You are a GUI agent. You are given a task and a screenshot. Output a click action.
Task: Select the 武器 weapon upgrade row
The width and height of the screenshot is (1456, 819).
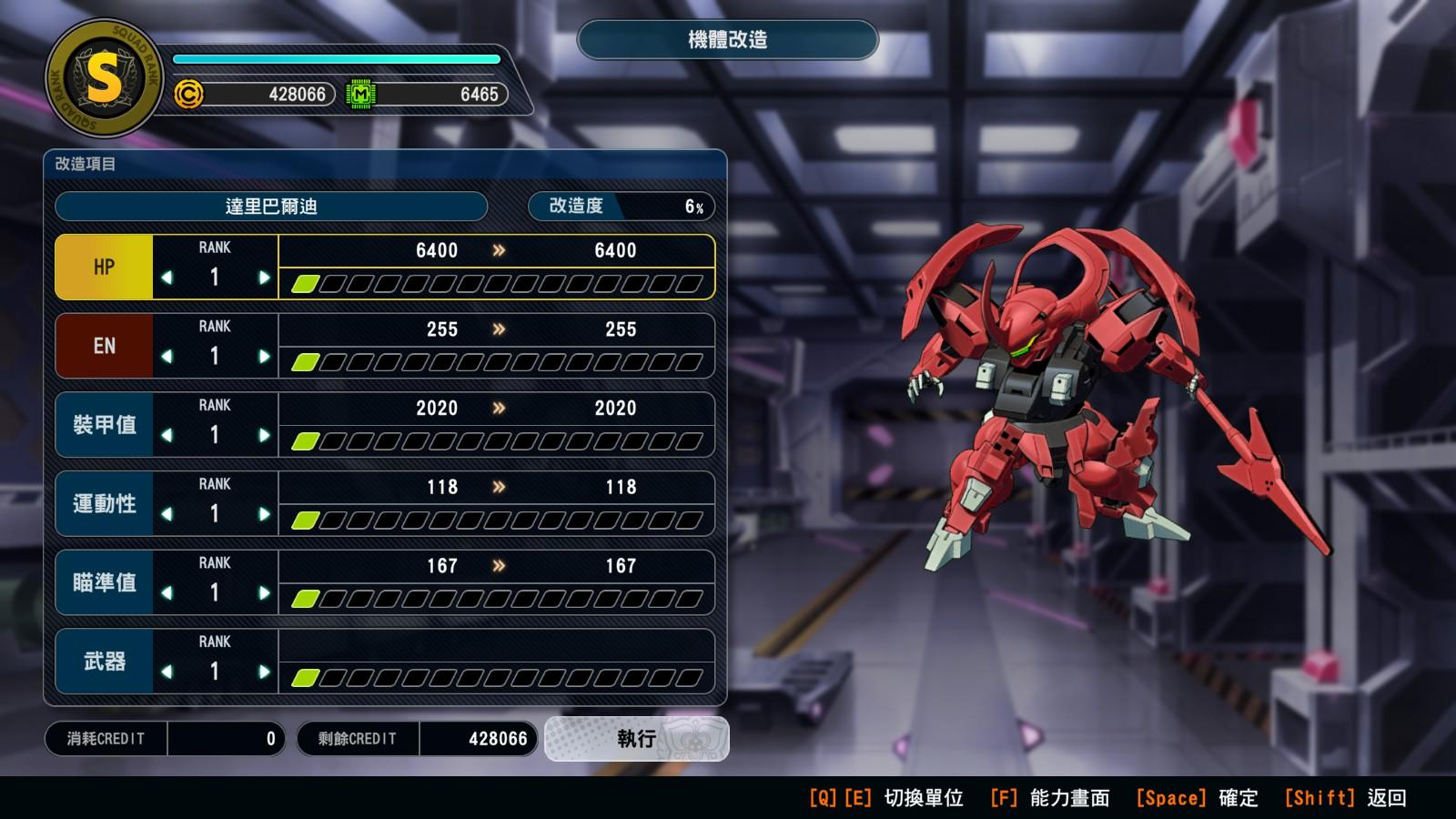pyautogui.click(x=104, y=662)
